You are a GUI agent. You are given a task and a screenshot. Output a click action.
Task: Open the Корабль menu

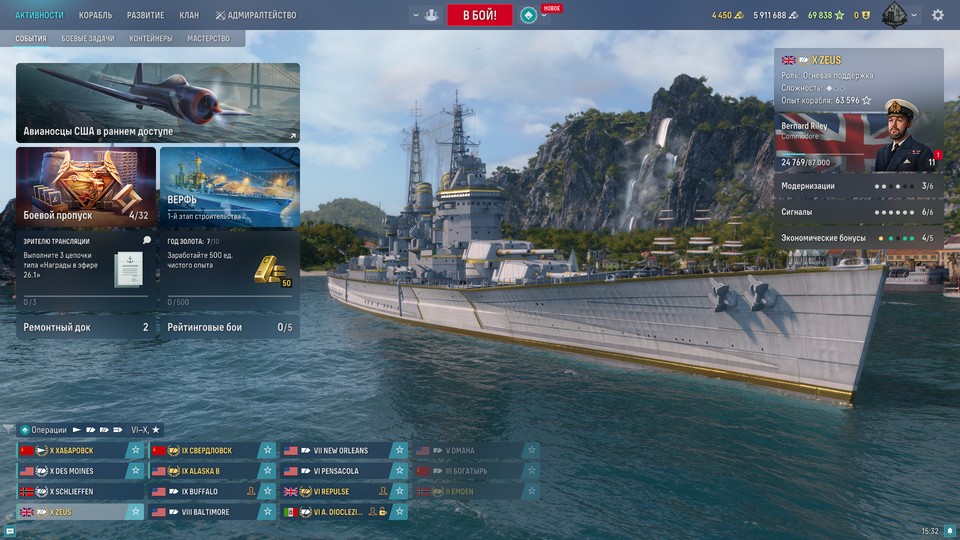point(95,15)
